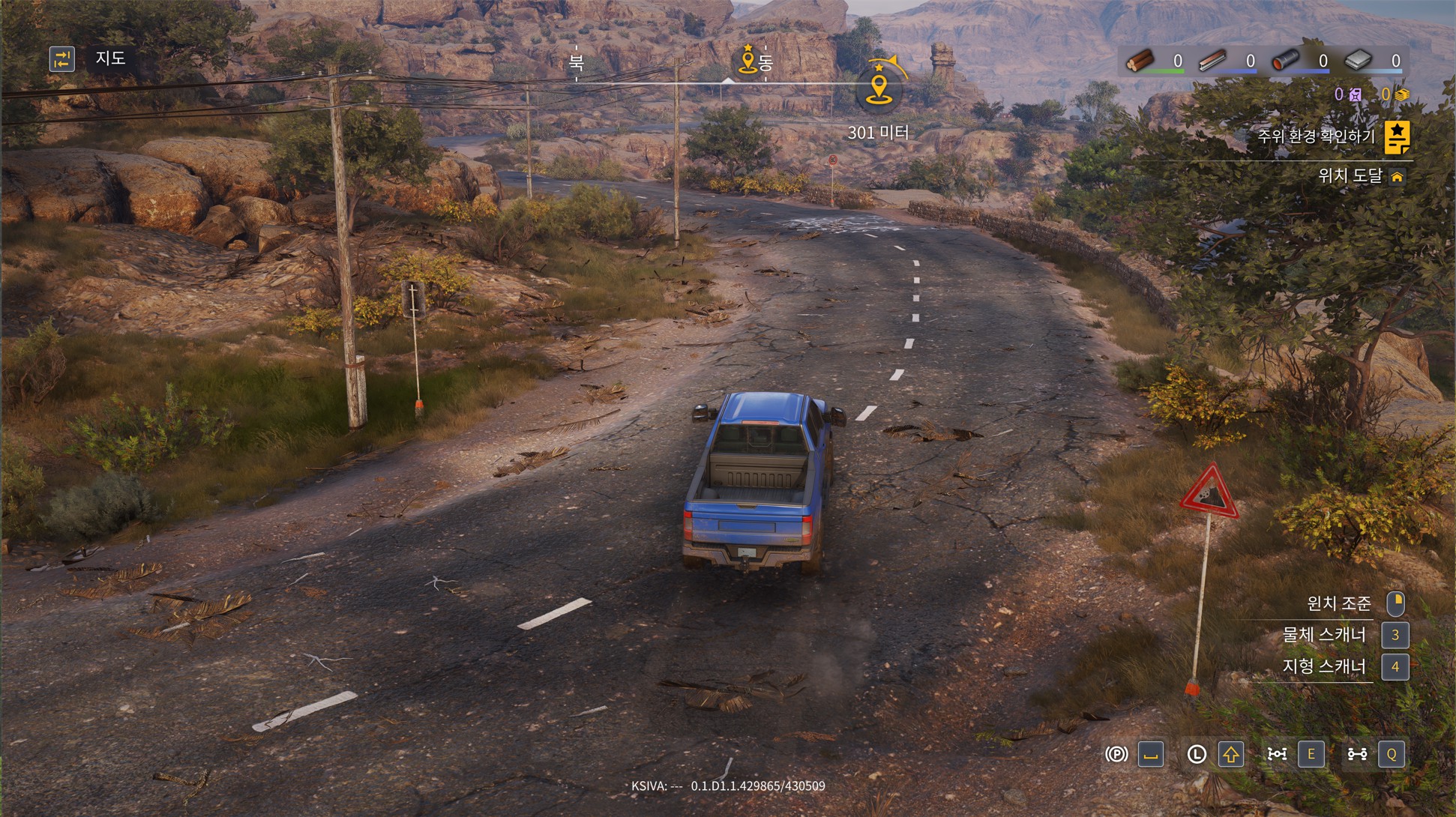This screenshot has height=817, width=1456.
Task: Toggle the low gear (L) icon
Action: coord(1197,754)
